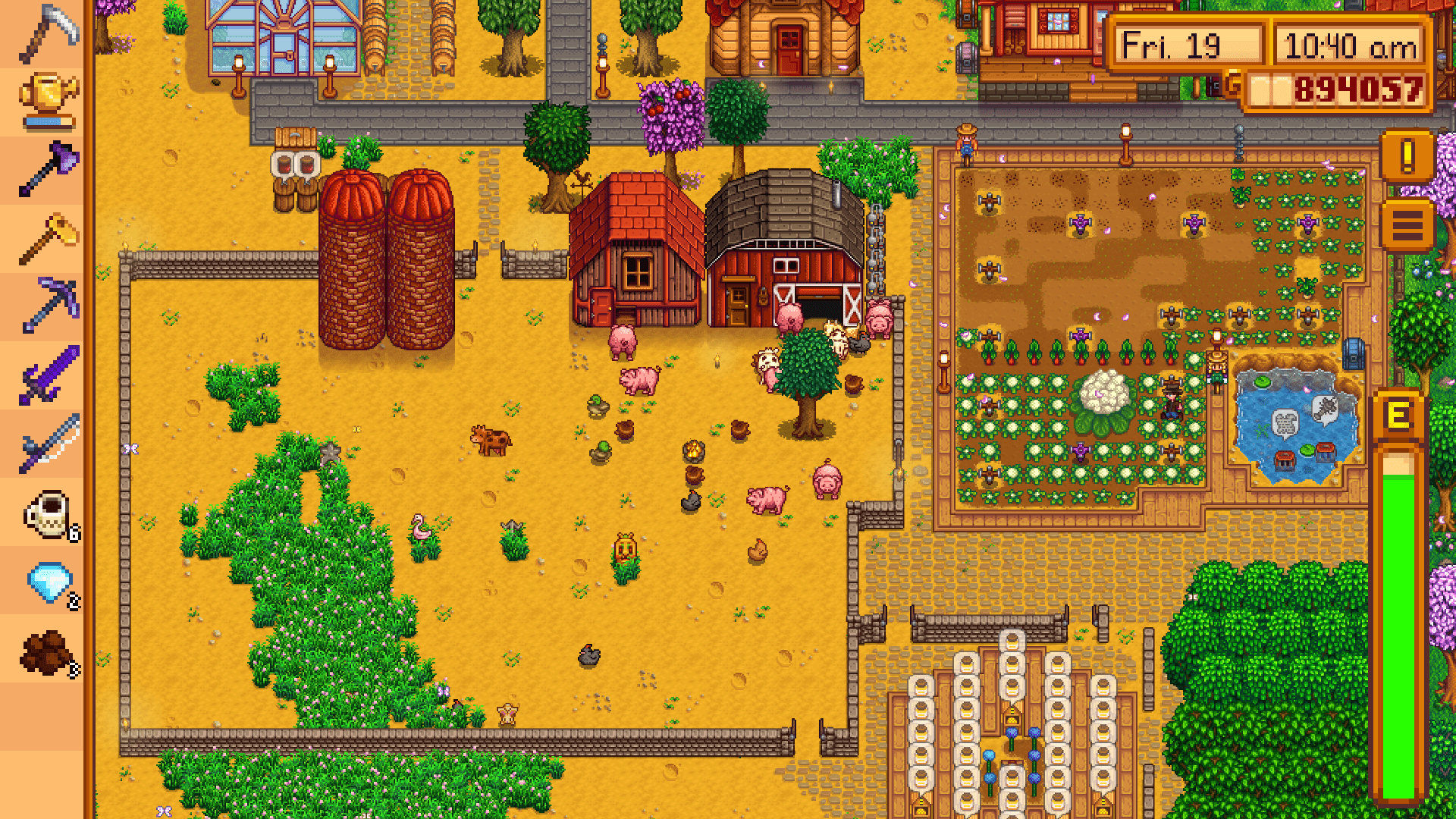Viewport: 1456px width, 819px height.
Task: Choose the fishing rod slot
Action: pyautogui.click(x=47, y=442)
